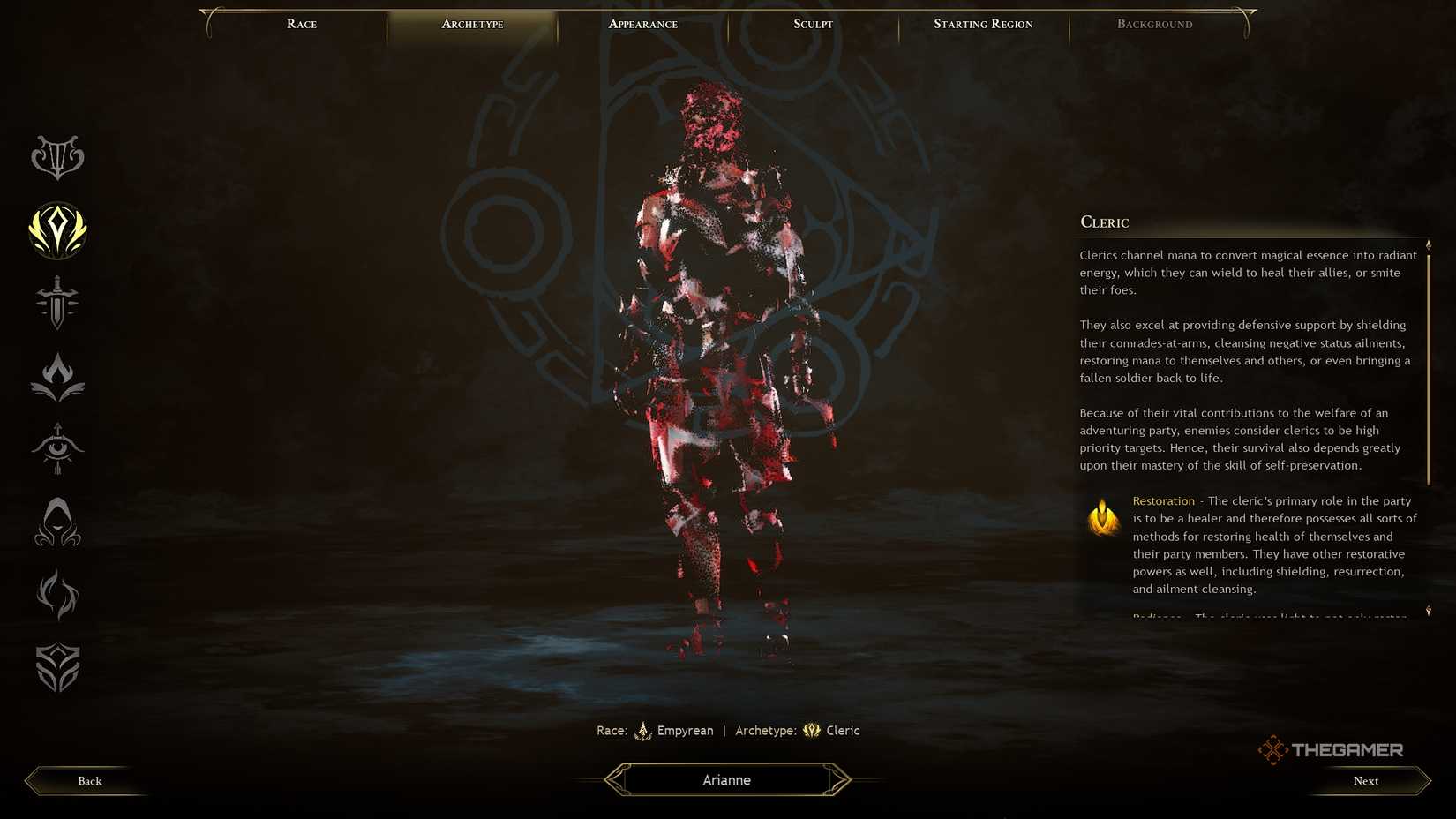
Task: Choose the eye-shaped archetype icon
Action: 56,450
